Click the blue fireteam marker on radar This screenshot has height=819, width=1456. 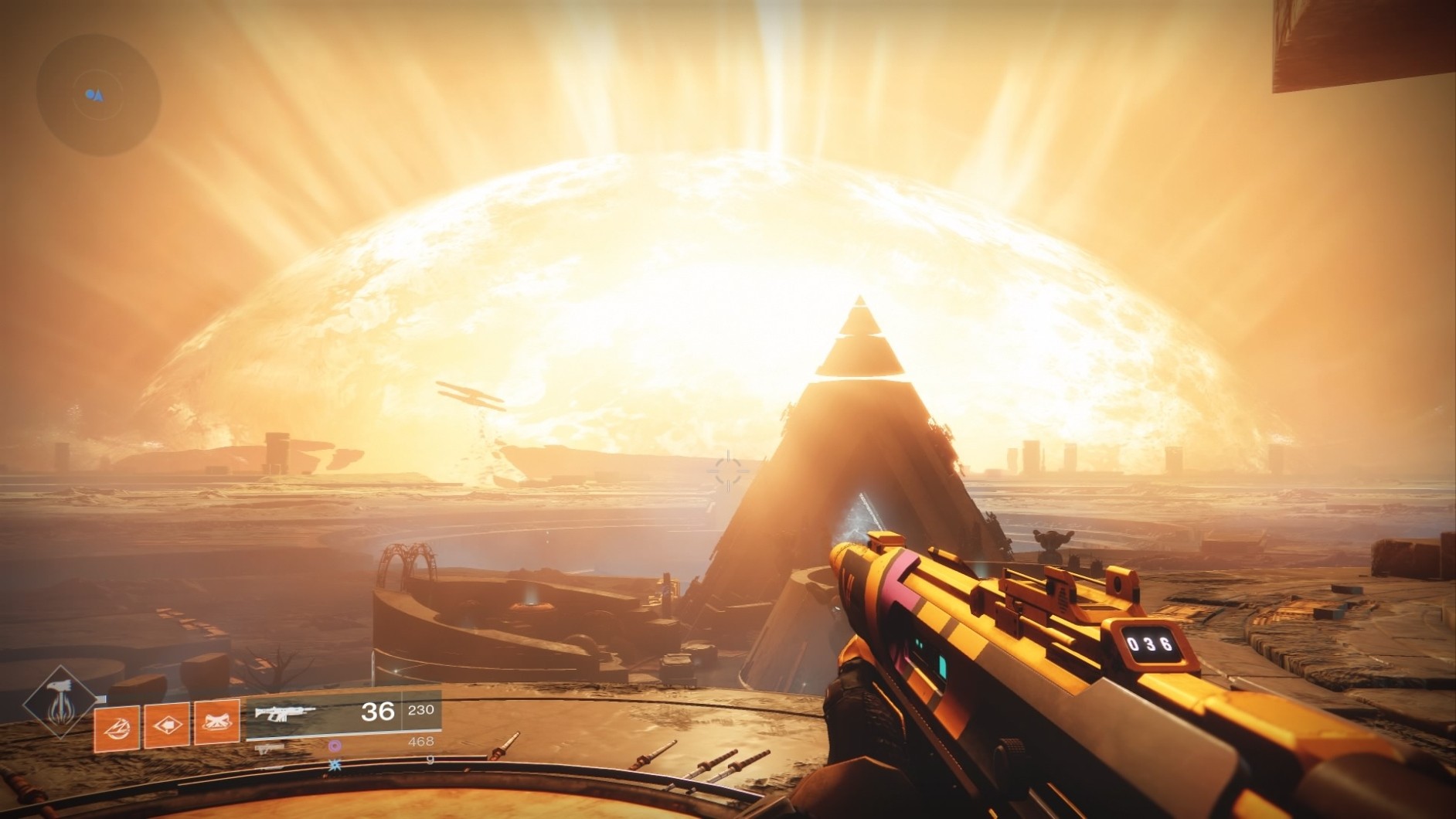(x=90, y=94)
